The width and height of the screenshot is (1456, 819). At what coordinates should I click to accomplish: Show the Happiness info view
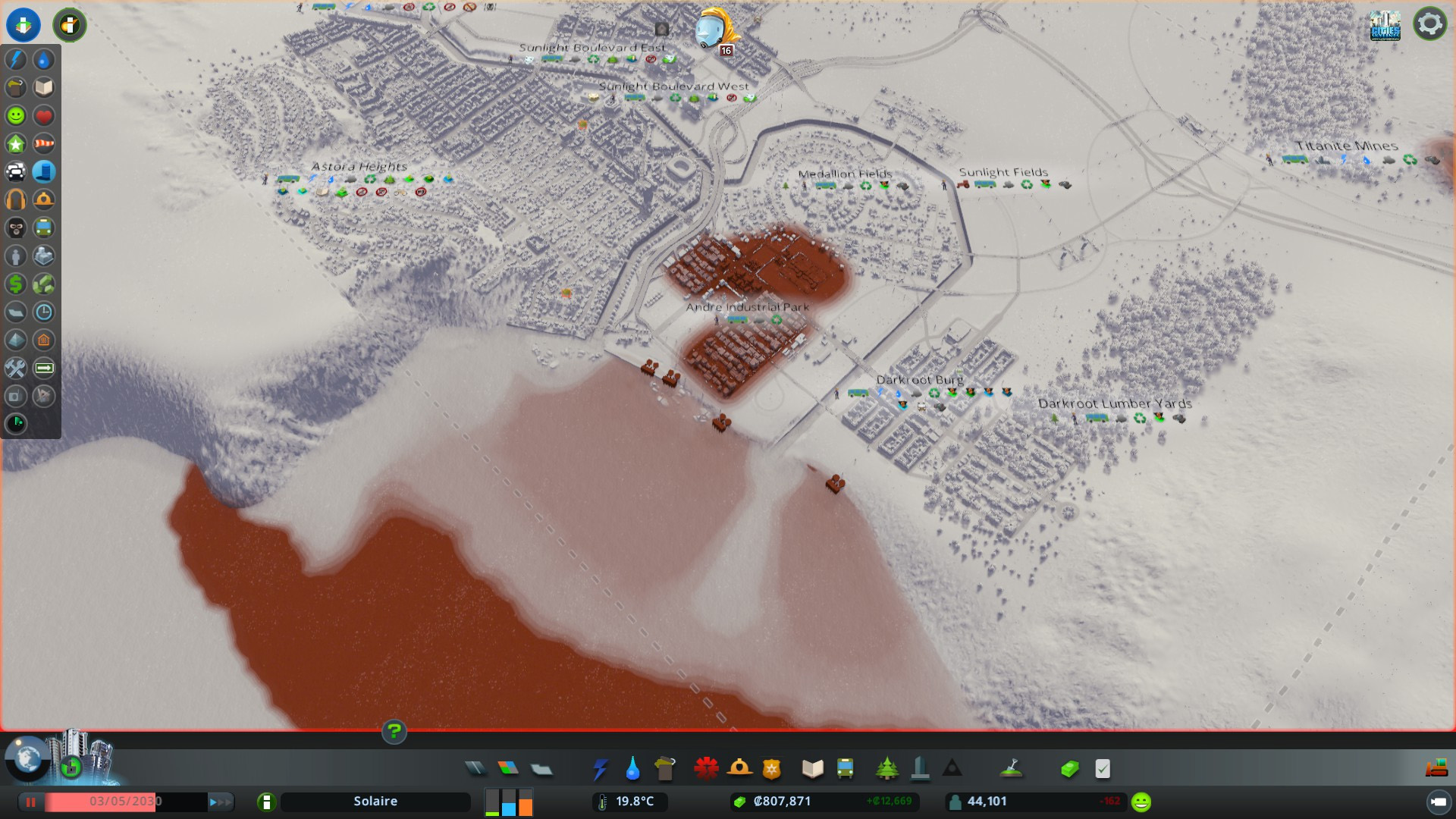[16, 115]
